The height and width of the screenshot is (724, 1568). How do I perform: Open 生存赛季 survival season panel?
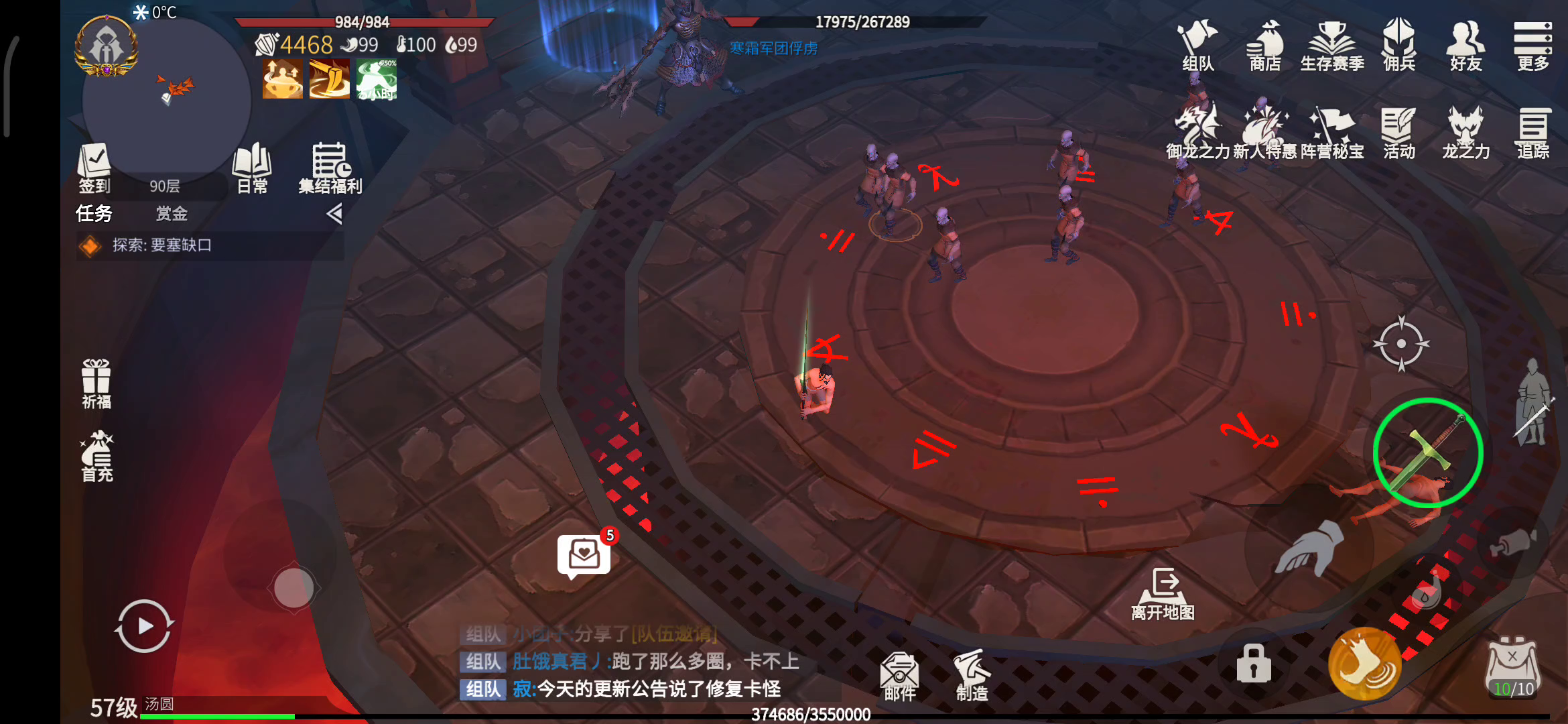(1332, 45)
